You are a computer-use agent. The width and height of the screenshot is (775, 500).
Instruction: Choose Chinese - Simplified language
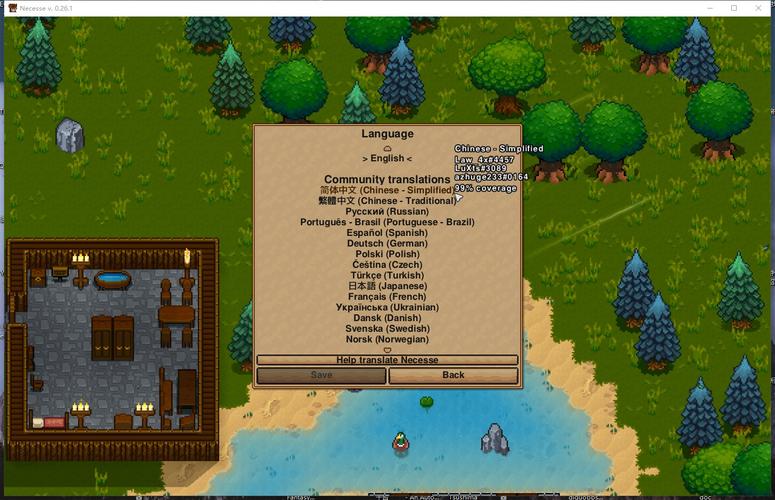tap(387, 190)
